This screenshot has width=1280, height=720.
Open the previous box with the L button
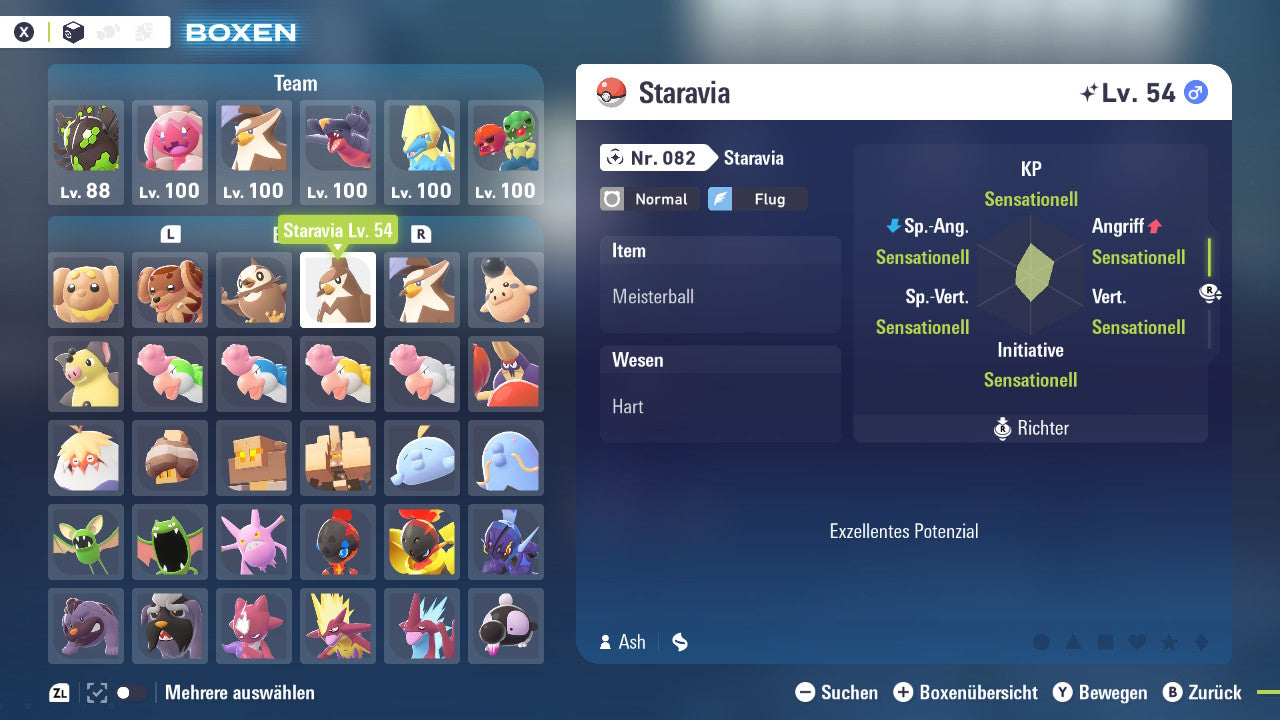170,232
